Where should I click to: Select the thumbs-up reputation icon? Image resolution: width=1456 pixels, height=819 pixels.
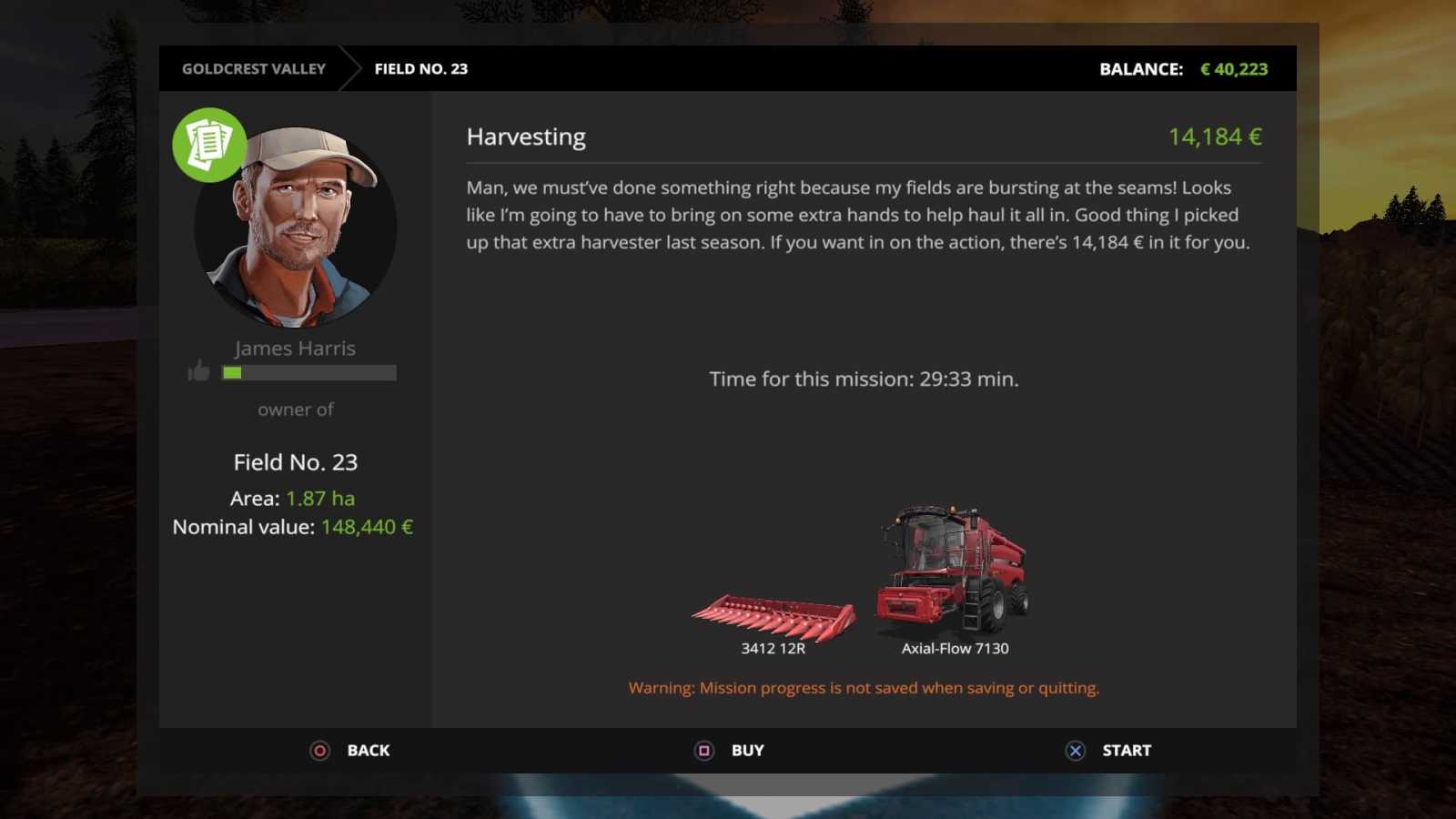(197, 371)
